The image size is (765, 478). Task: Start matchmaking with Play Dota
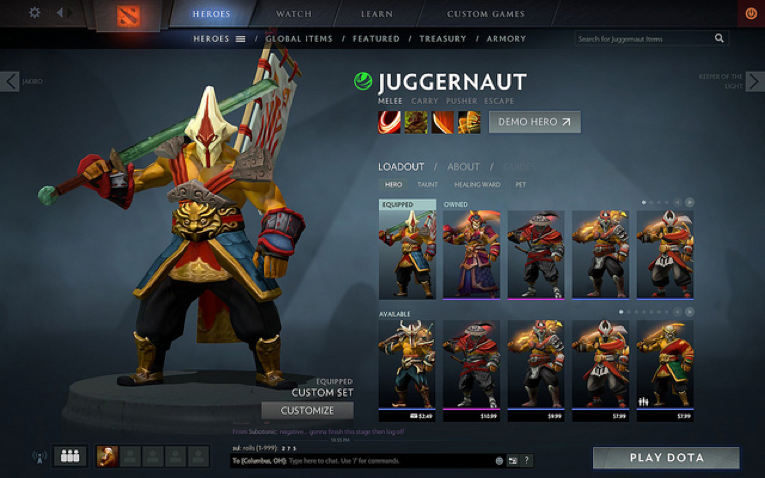[x=666, y=458]
